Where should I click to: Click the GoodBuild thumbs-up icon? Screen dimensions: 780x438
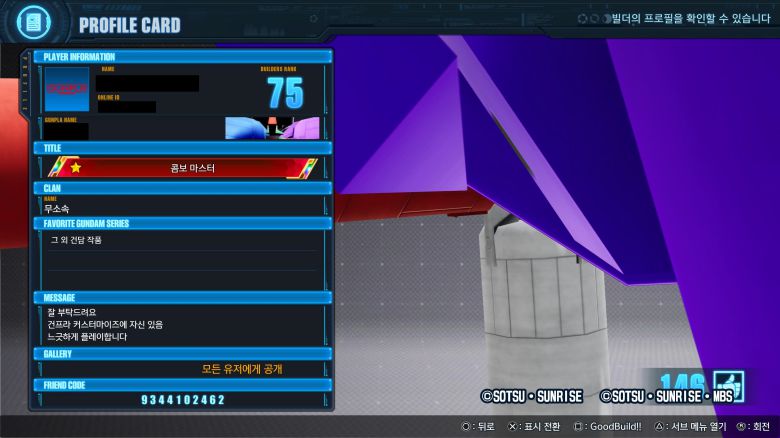[729, 386]
